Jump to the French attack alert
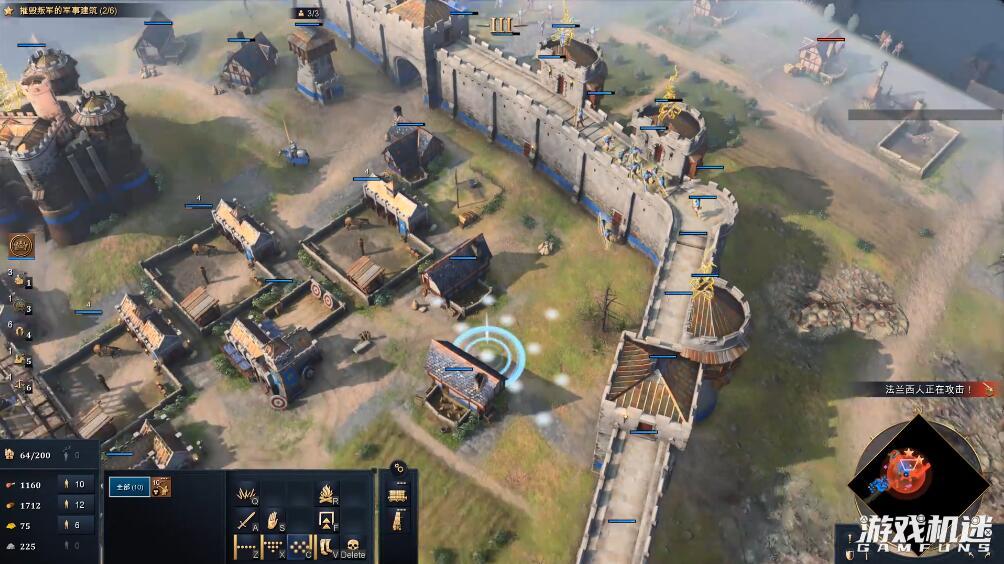The image size is (1004, 564). [x=925, y=389]
